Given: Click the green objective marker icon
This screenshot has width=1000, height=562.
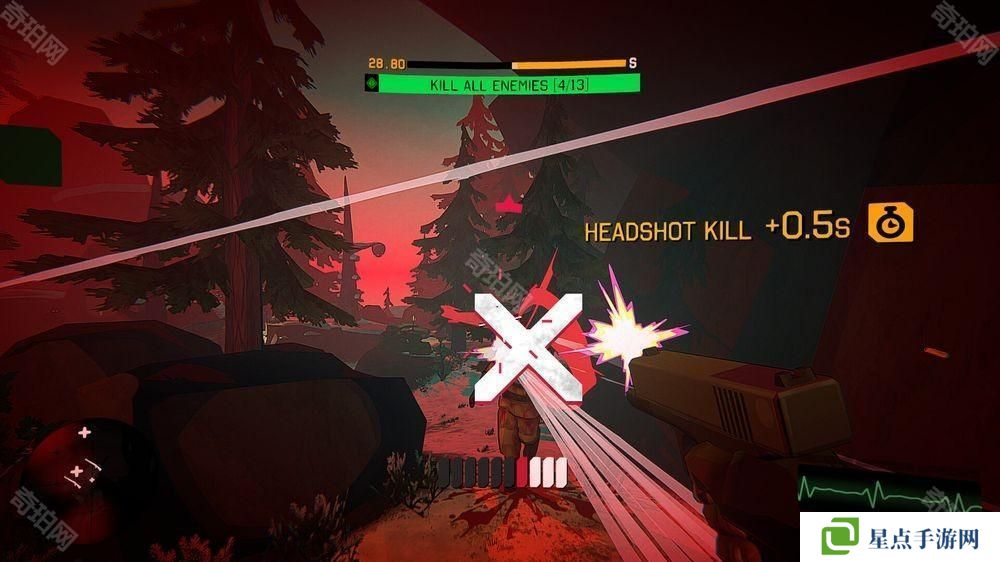Looking at the screenshot, I should (x=374, y=86).
